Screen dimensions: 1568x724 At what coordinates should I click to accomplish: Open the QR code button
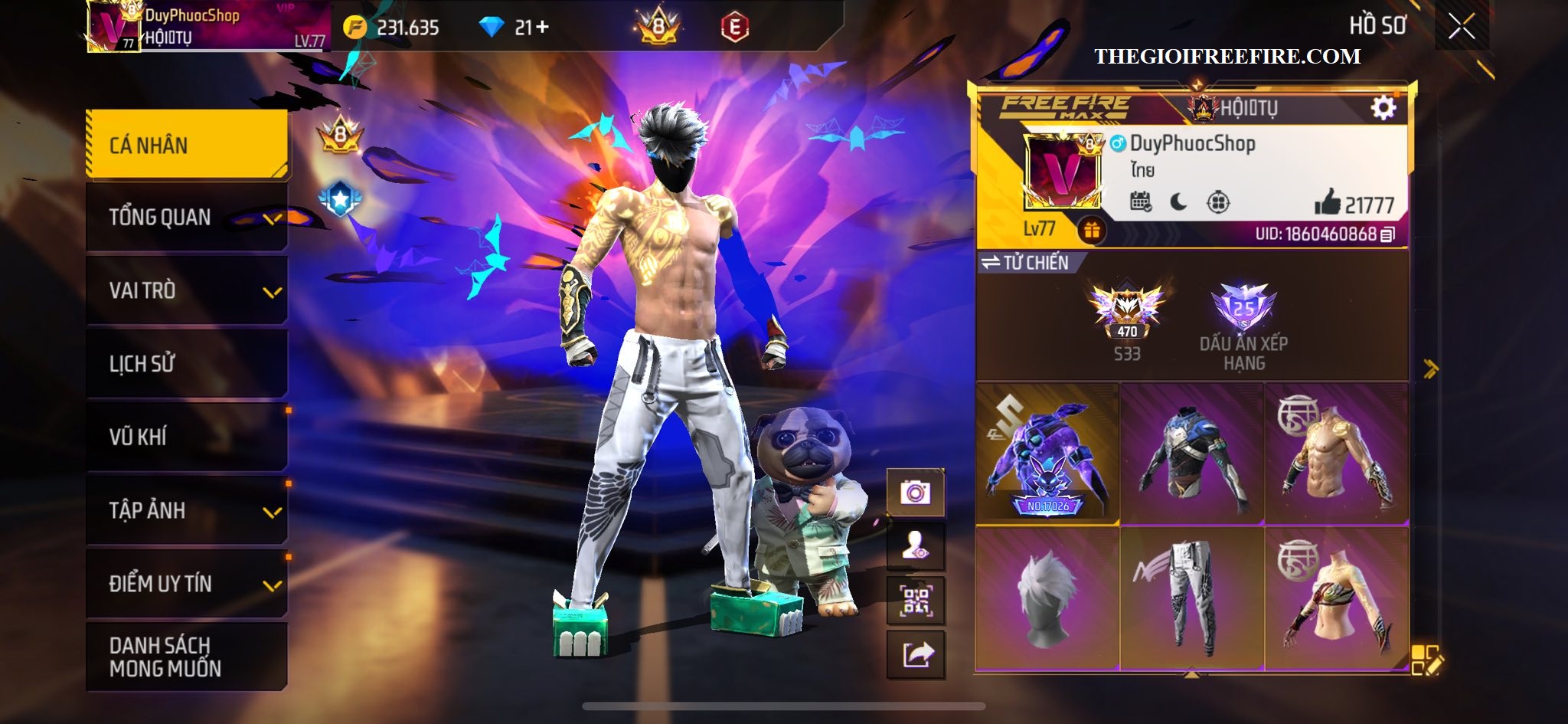(916, 601)
